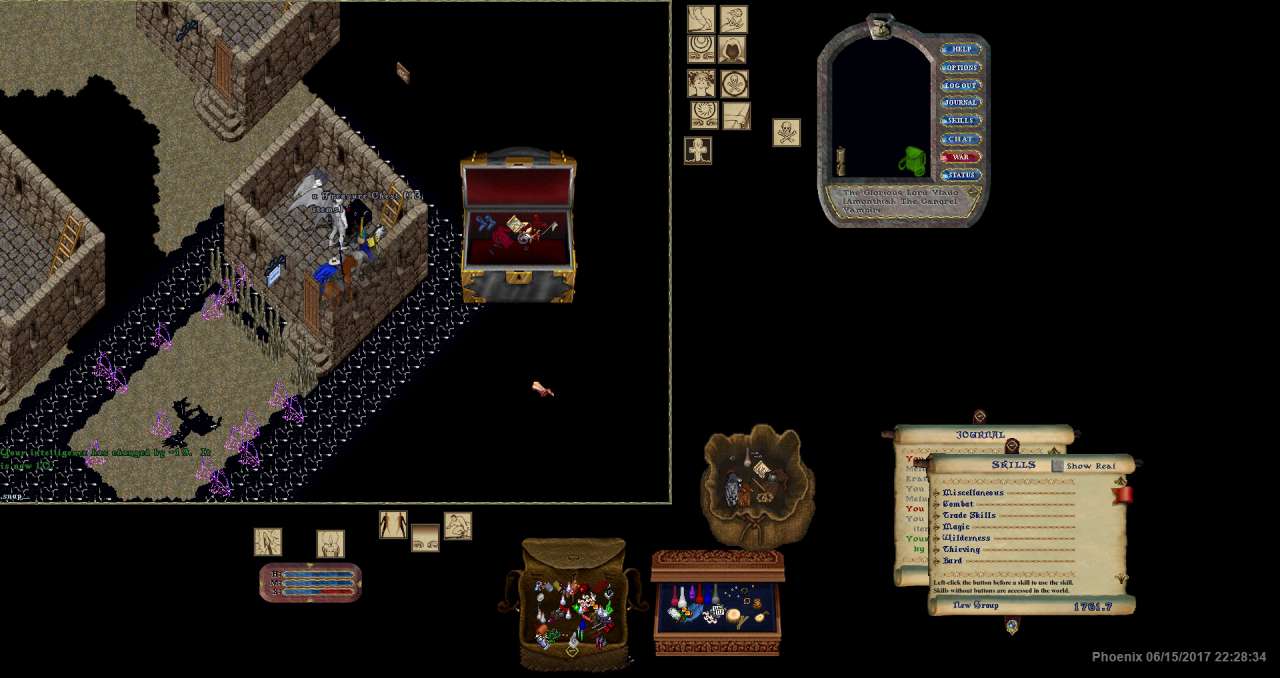Expand the Trade Skills group
This screenshot has width=1280, height=678.
point(937,516)
